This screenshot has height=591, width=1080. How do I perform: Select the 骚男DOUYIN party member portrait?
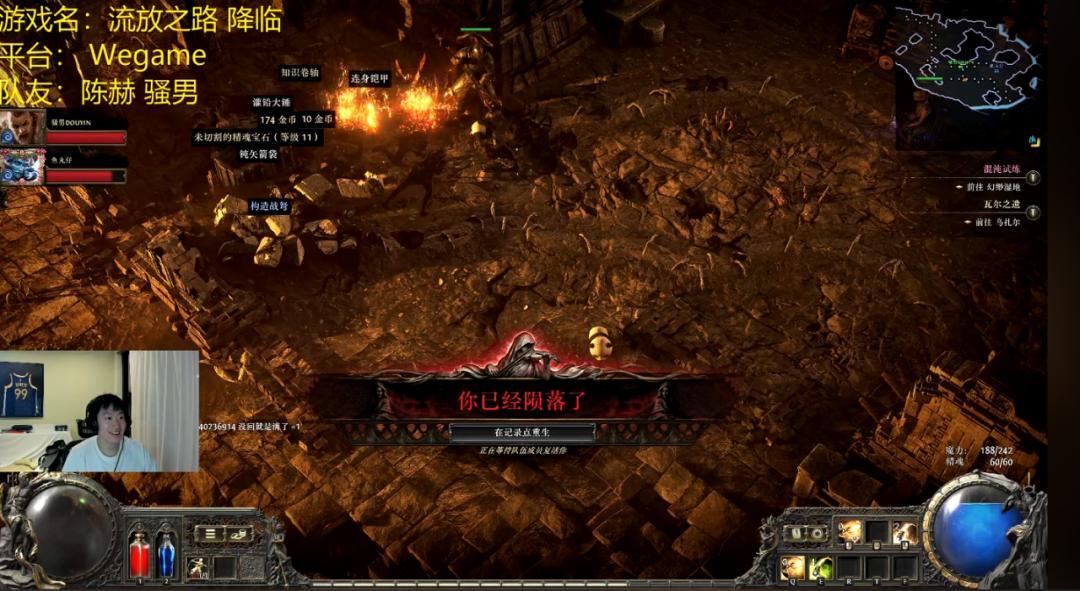(22, 128)
